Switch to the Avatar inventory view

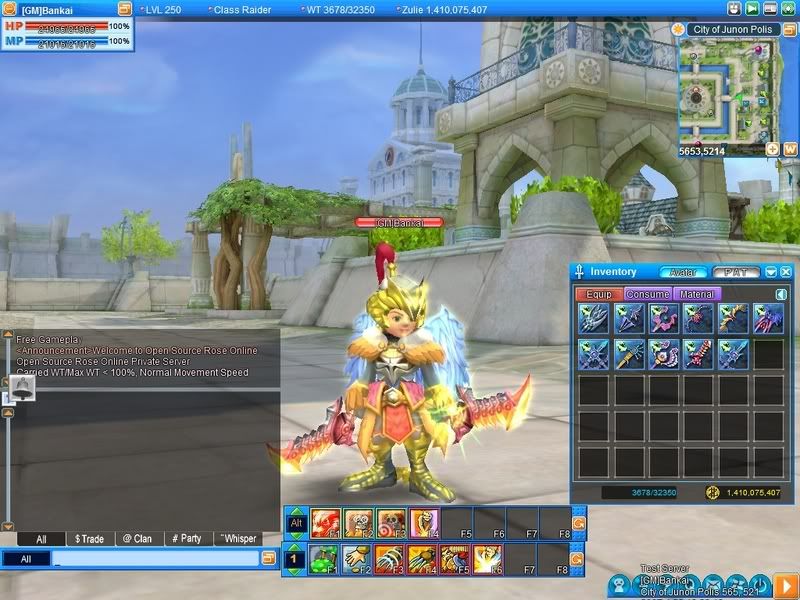682,271
